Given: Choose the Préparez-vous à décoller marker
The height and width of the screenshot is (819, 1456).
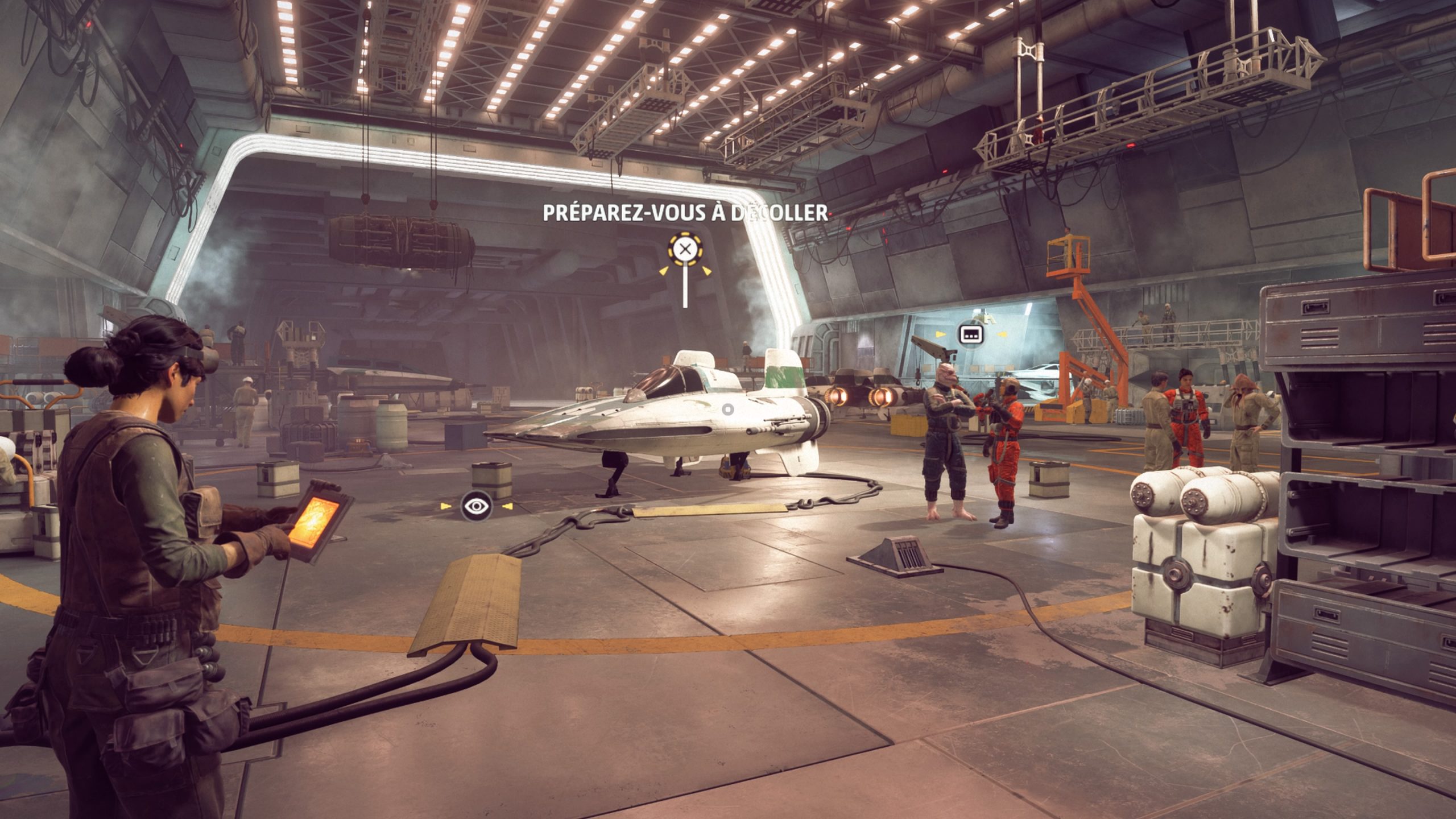Looking at the screenshot, I should tap(685, 249).
